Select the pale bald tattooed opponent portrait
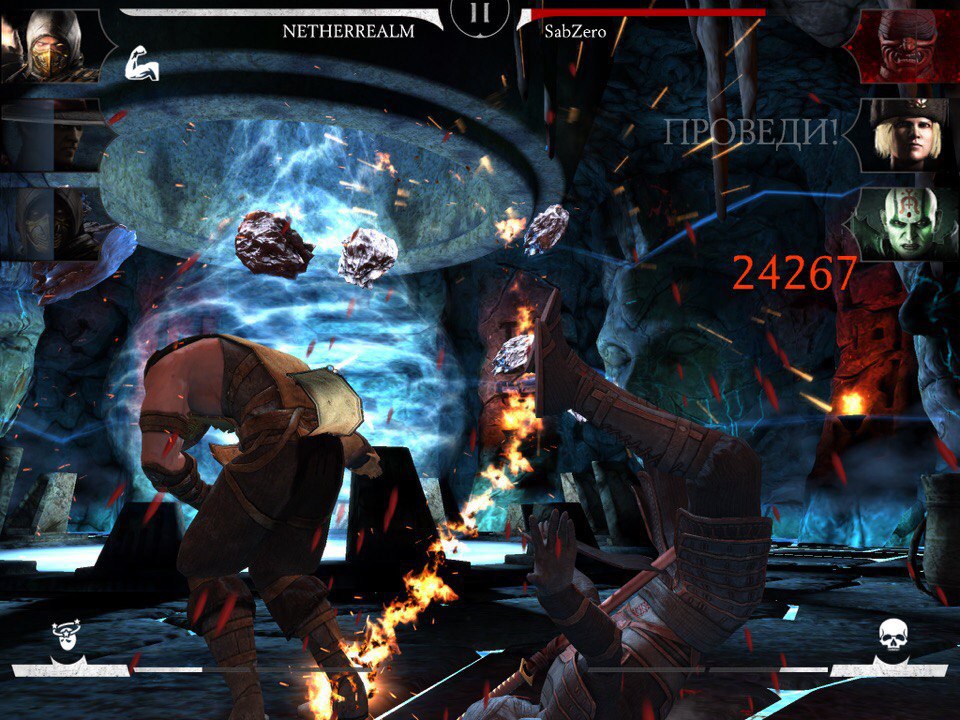Image resolution: width=960 pixels, height=720 pixels. (x=905, y=222)
